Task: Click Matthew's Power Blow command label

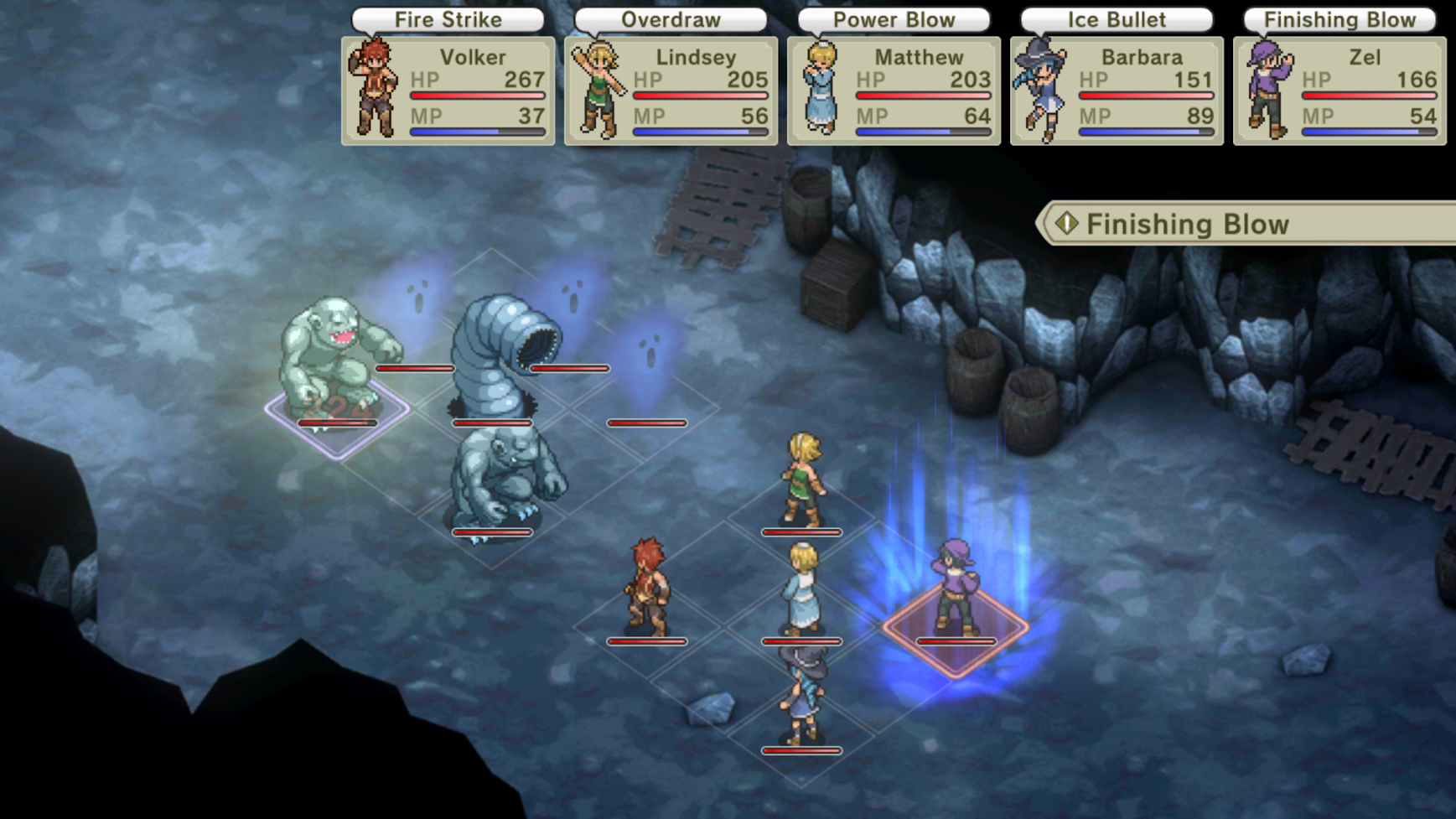Action: click(894, 19)
